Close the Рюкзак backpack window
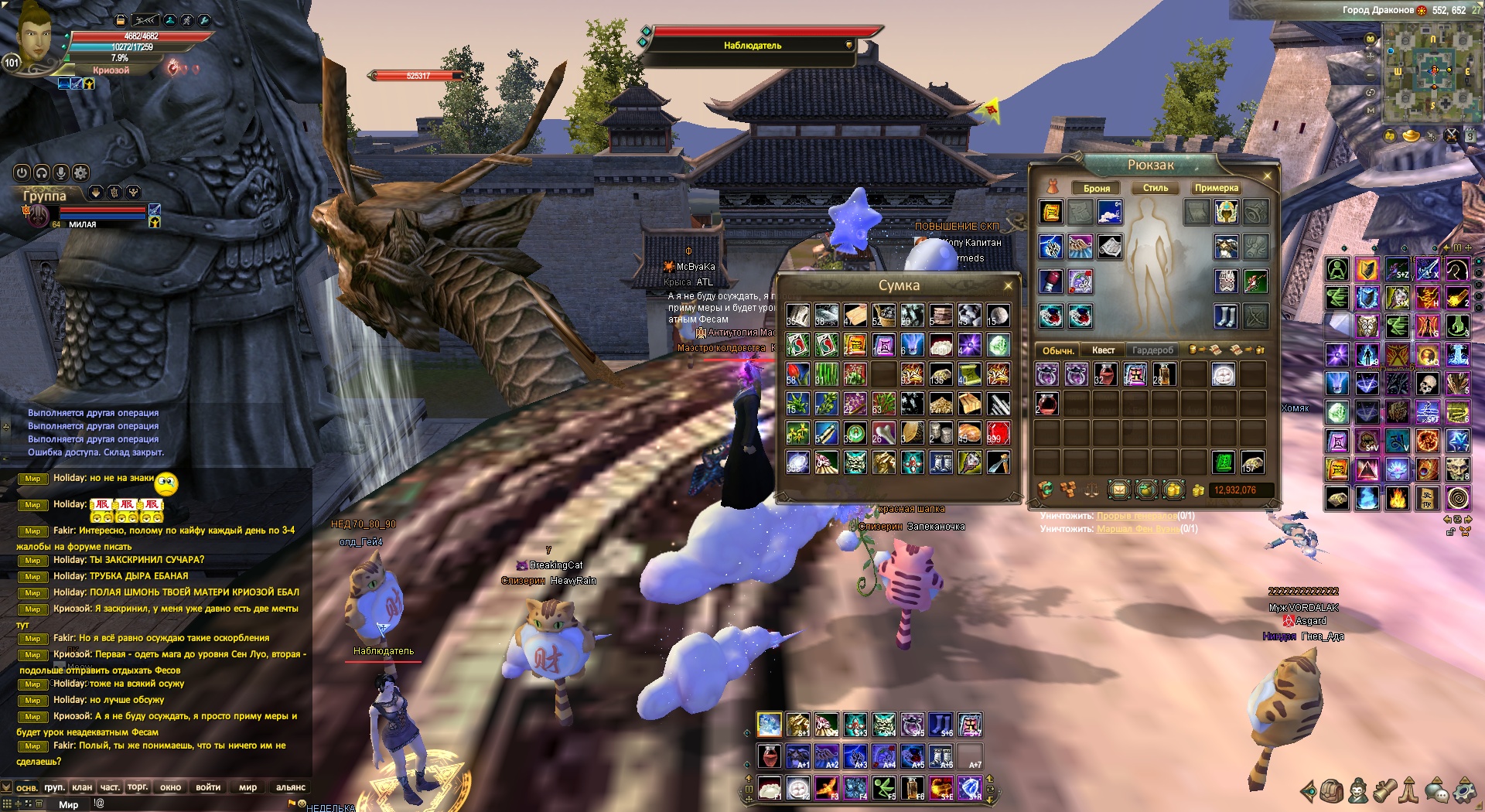Image resolution: width=1485 pixels, height=812 pixels. click(1267, 176)
